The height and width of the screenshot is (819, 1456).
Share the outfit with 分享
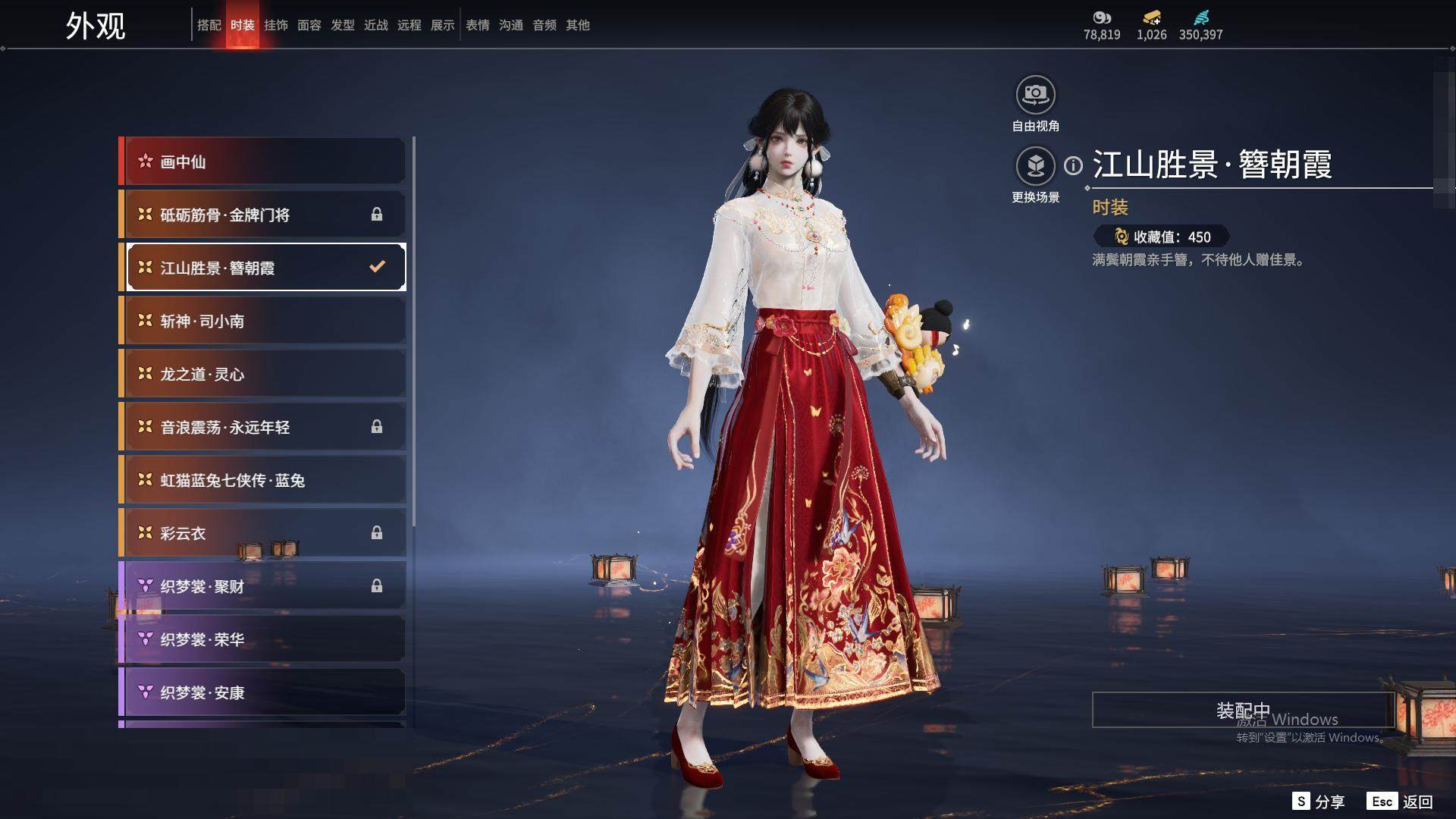tap(1319, 802)
